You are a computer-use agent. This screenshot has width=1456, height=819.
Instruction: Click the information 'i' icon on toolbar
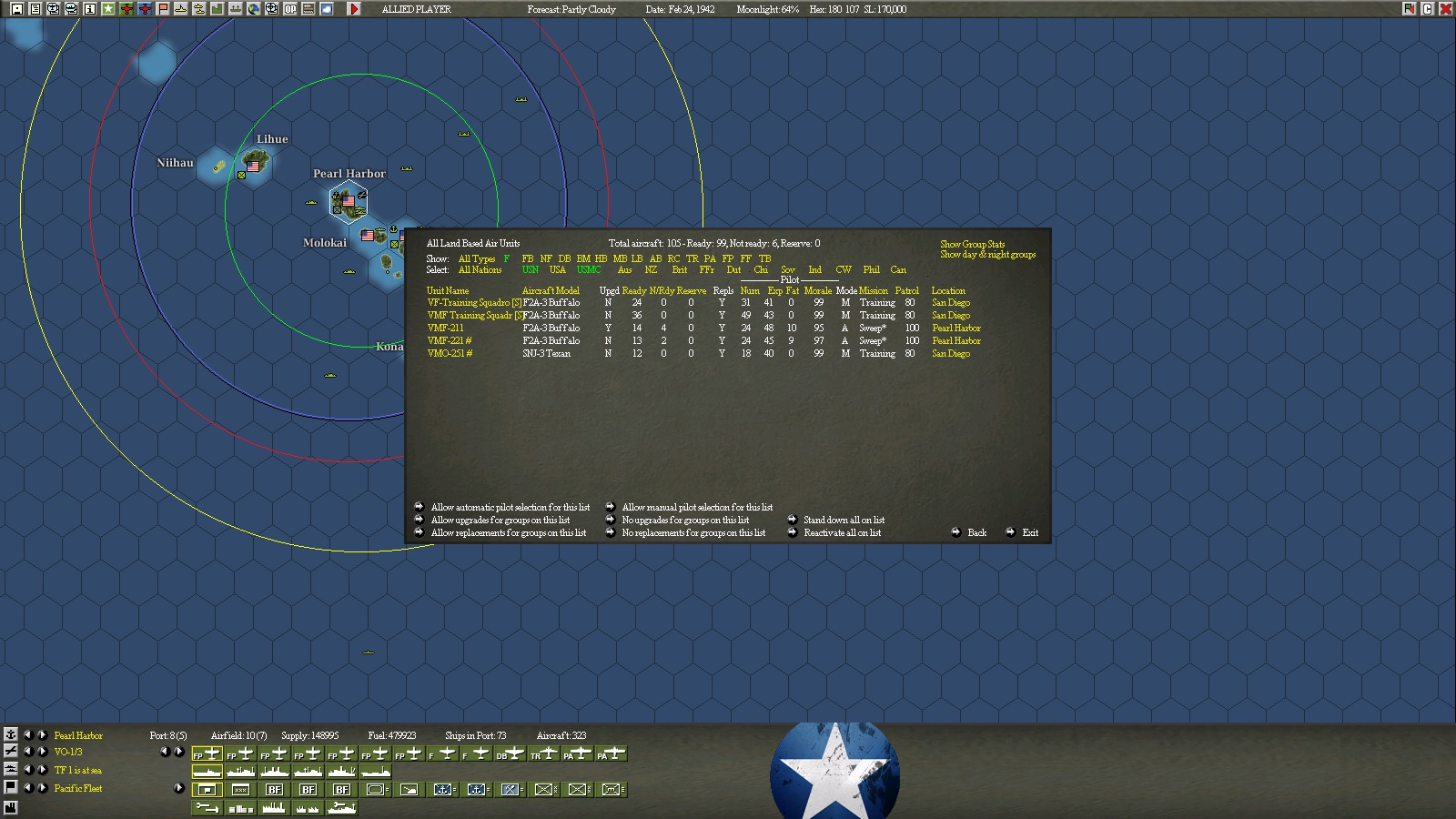[88, 10]
